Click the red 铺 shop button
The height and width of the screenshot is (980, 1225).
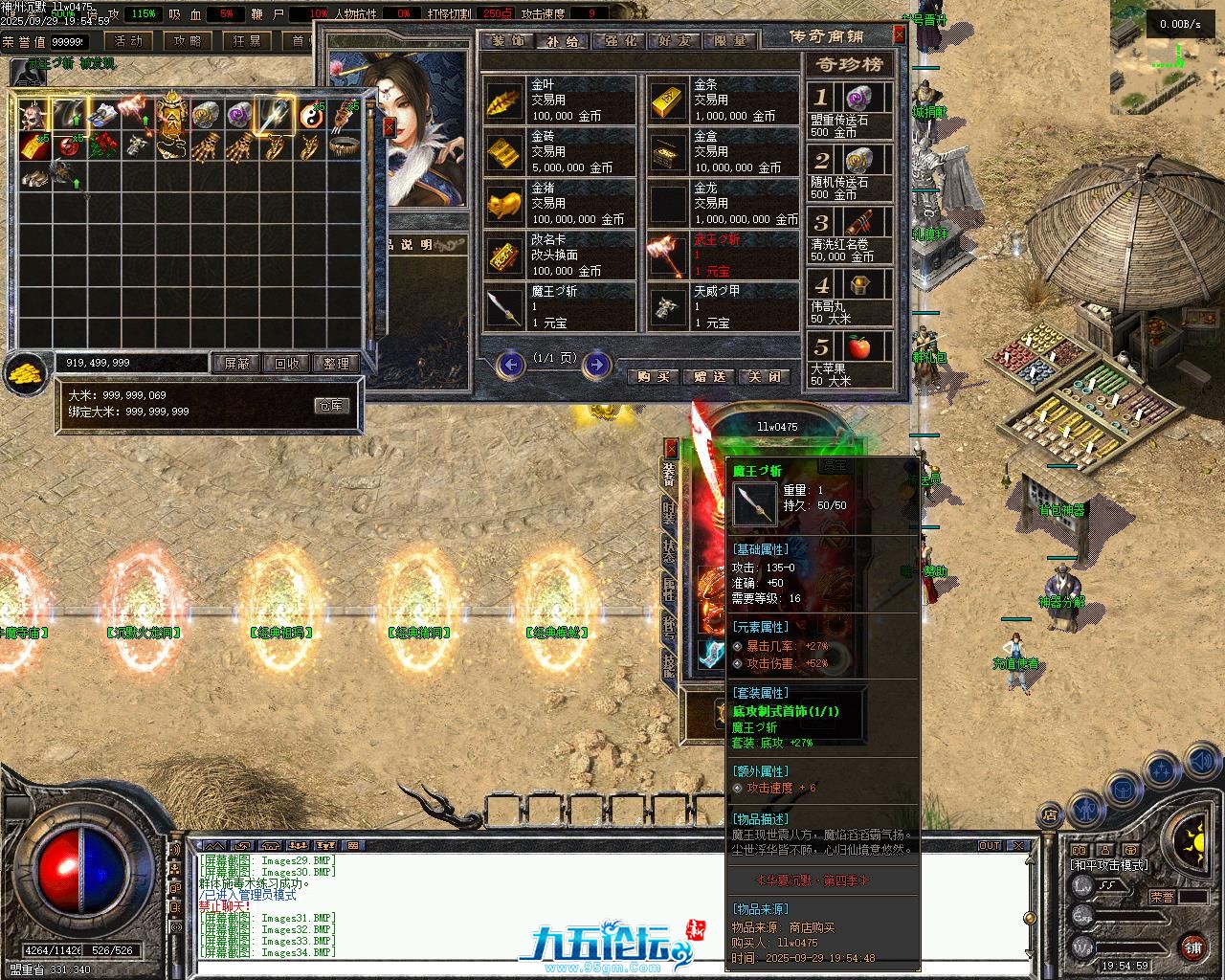click(x=1192, y=947)
